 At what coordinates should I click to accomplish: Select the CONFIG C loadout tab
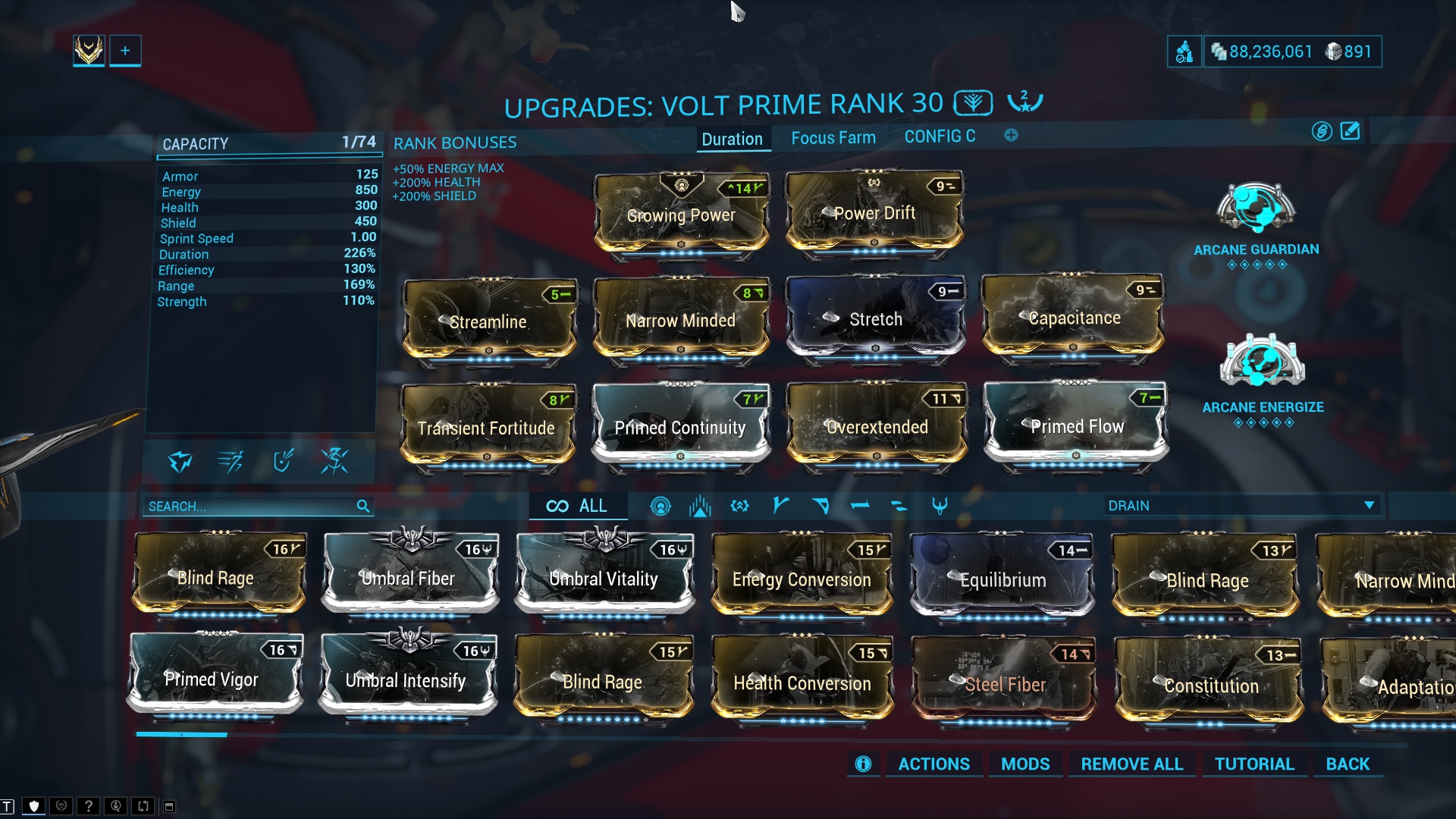point(940,136)
